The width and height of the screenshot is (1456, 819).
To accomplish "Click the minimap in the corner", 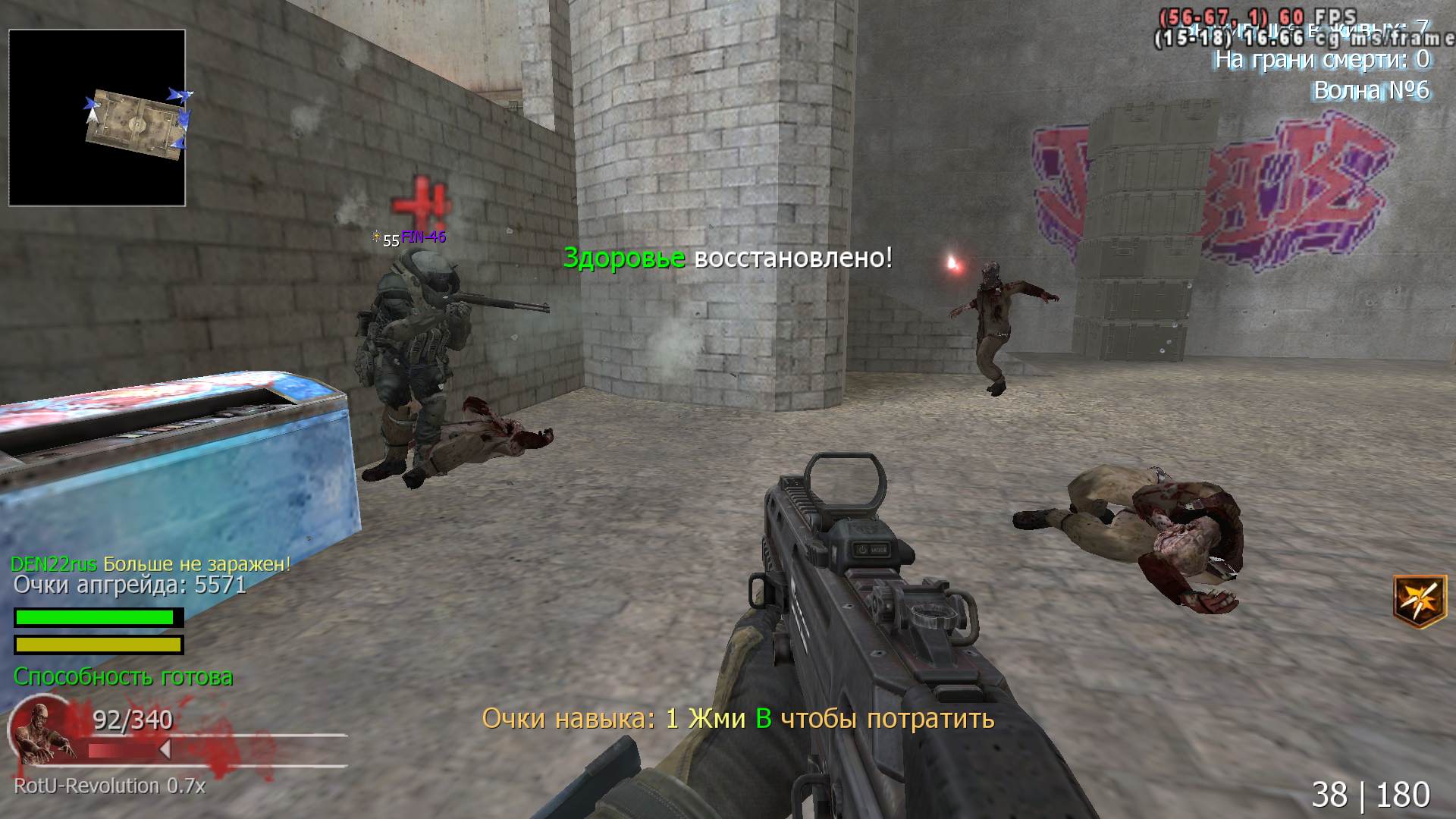I will click(97, 118).
